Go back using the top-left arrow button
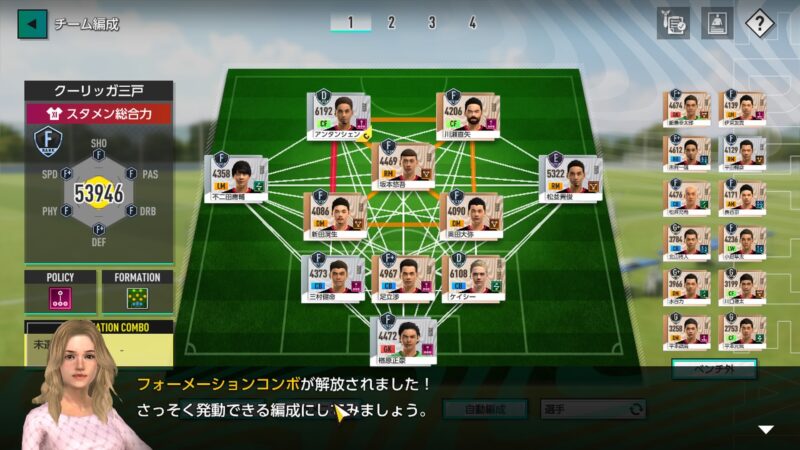The height and width of the screenshot is (450, 800). click(32, 23)
